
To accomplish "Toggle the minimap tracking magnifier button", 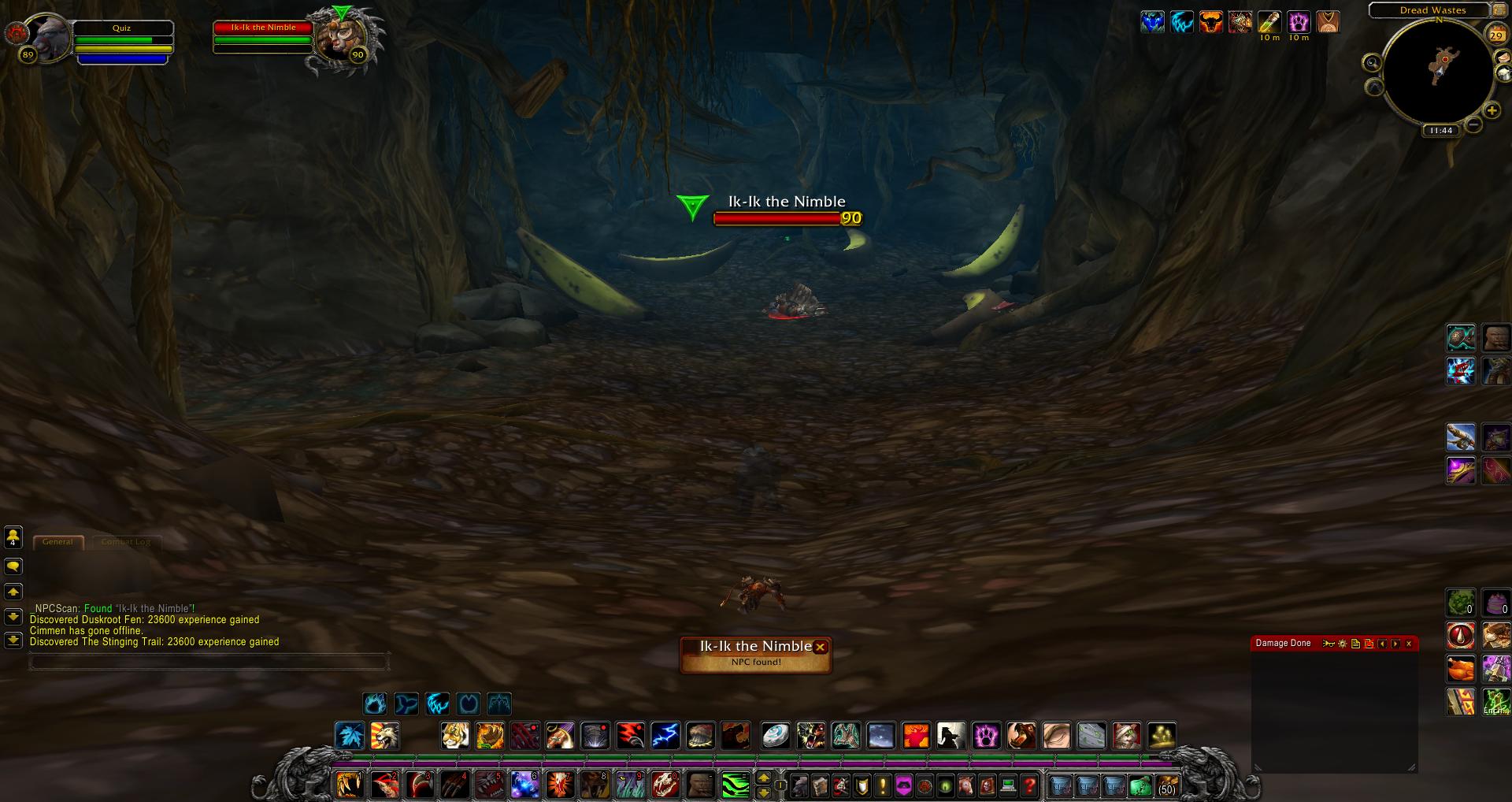I will point(1373,63).
